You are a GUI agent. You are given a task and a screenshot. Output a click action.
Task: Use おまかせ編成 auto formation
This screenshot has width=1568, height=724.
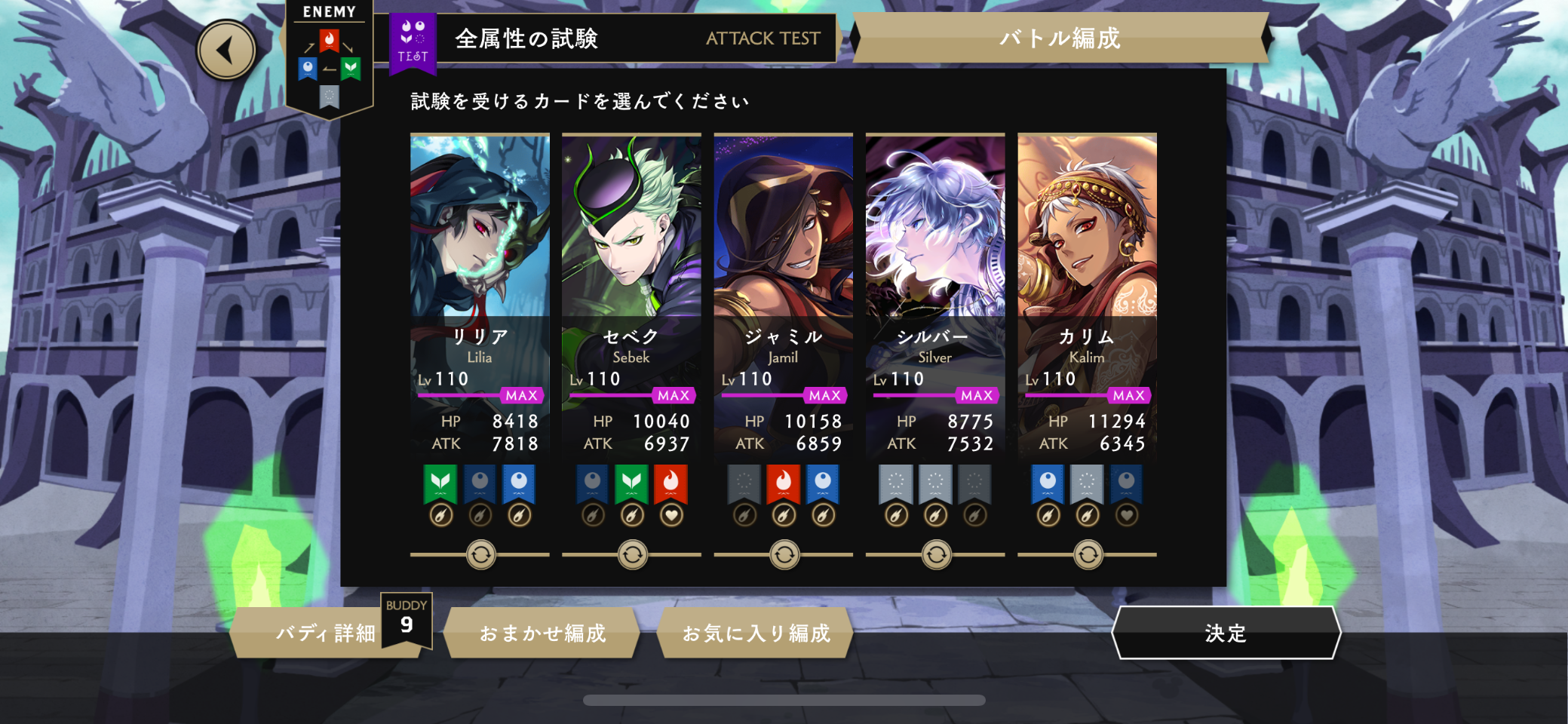(x=542, y=633)
